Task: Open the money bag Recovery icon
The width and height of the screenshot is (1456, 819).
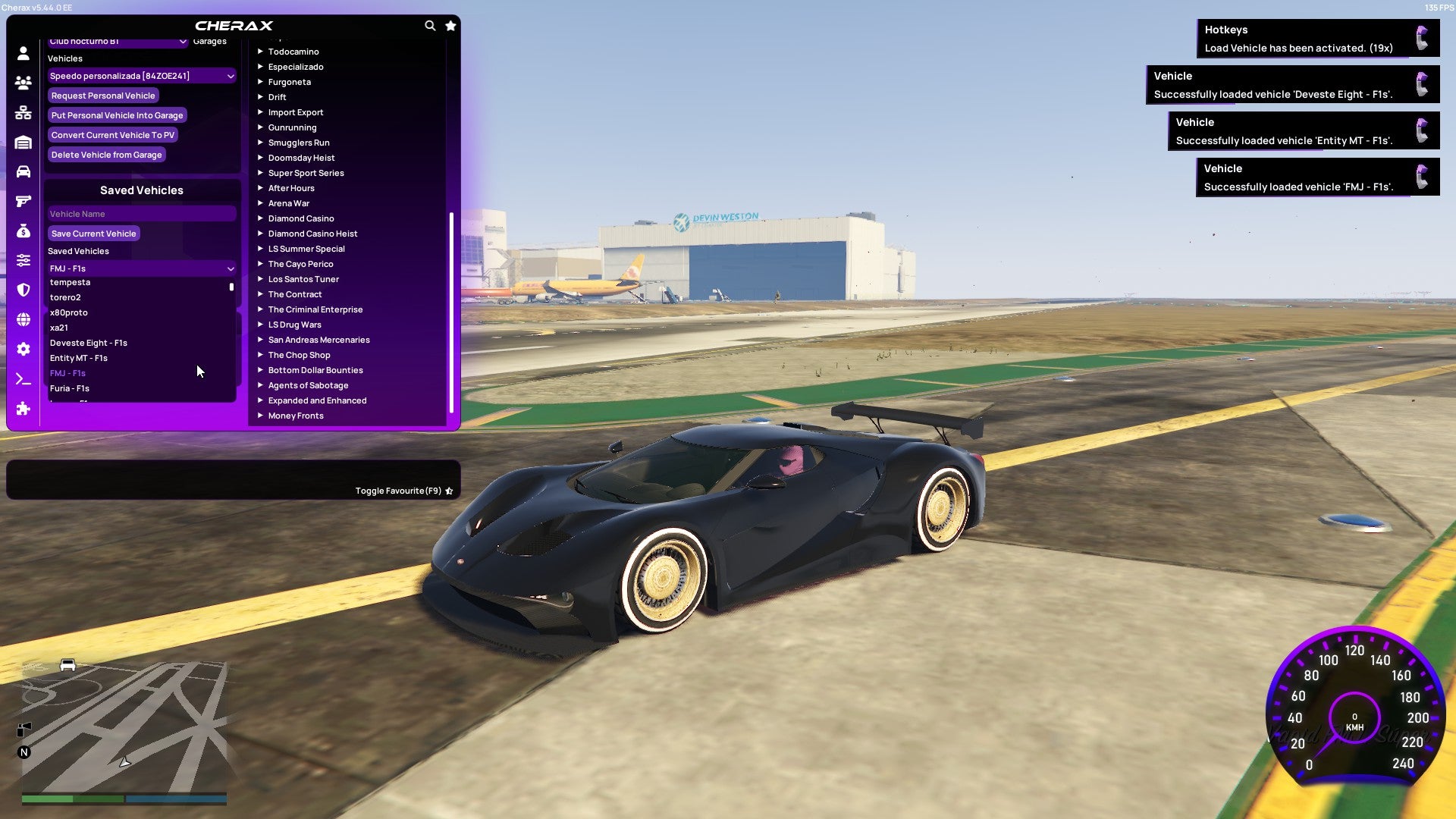Action: pos(23,231)
